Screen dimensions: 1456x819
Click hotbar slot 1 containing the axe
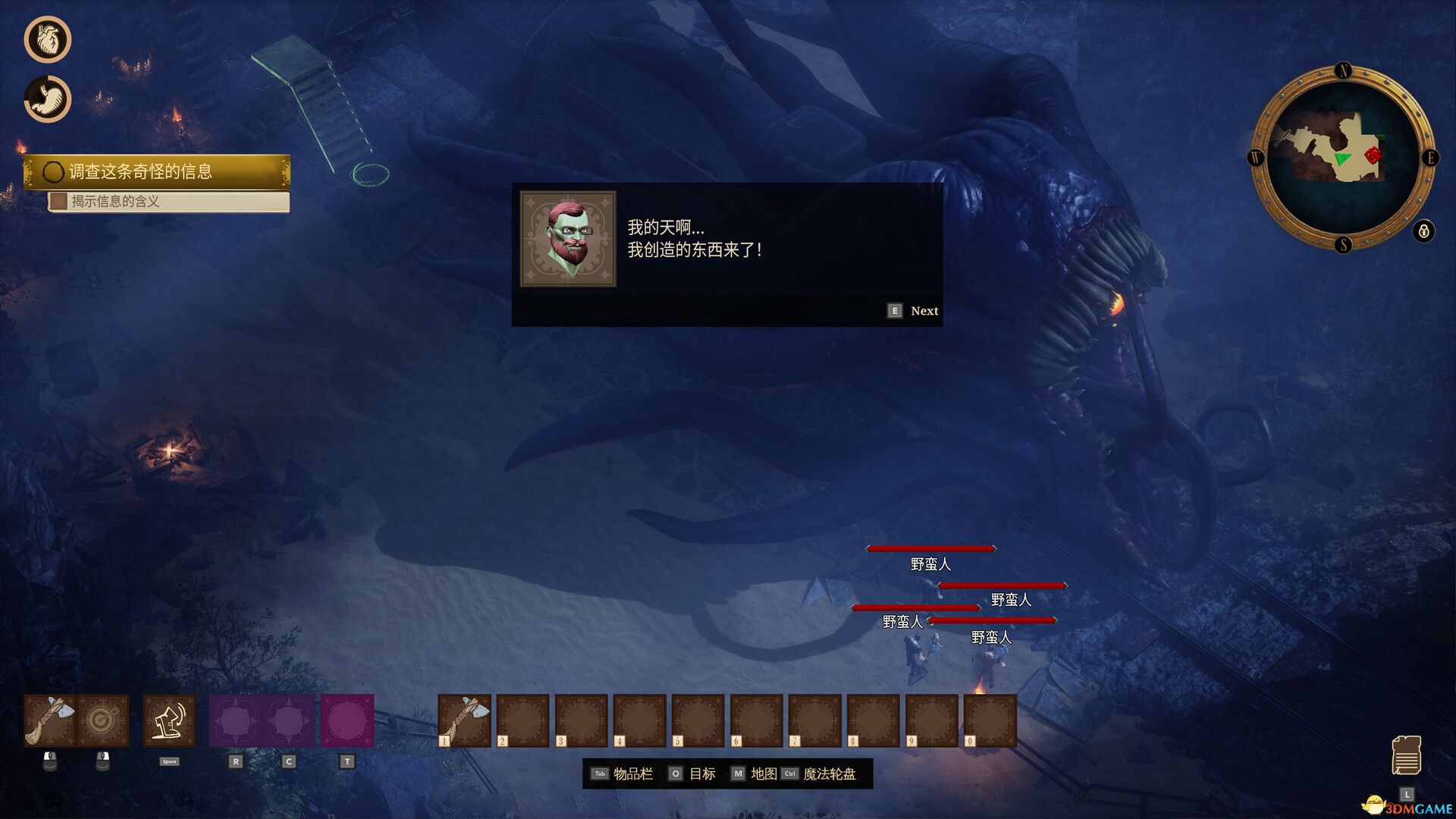click(464, 719)
